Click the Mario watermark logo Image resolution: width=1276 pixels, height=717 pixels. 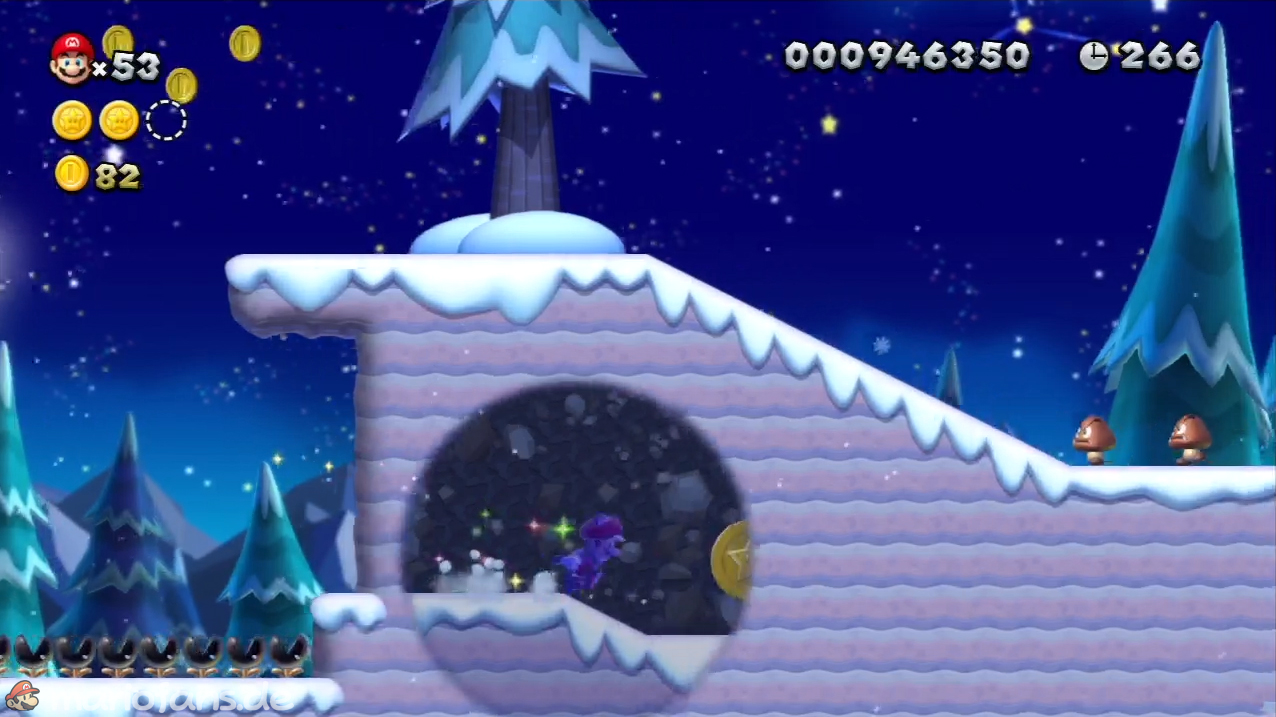[22, 695]
